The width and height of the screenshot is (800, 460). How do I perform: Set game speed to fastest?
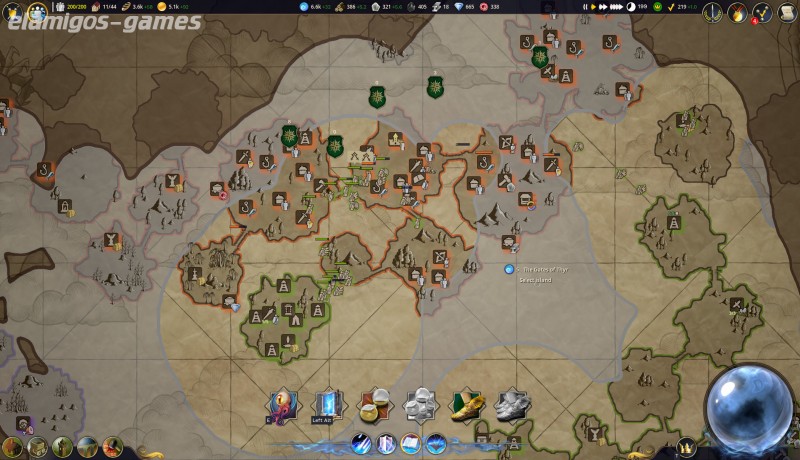click(615, 6)
